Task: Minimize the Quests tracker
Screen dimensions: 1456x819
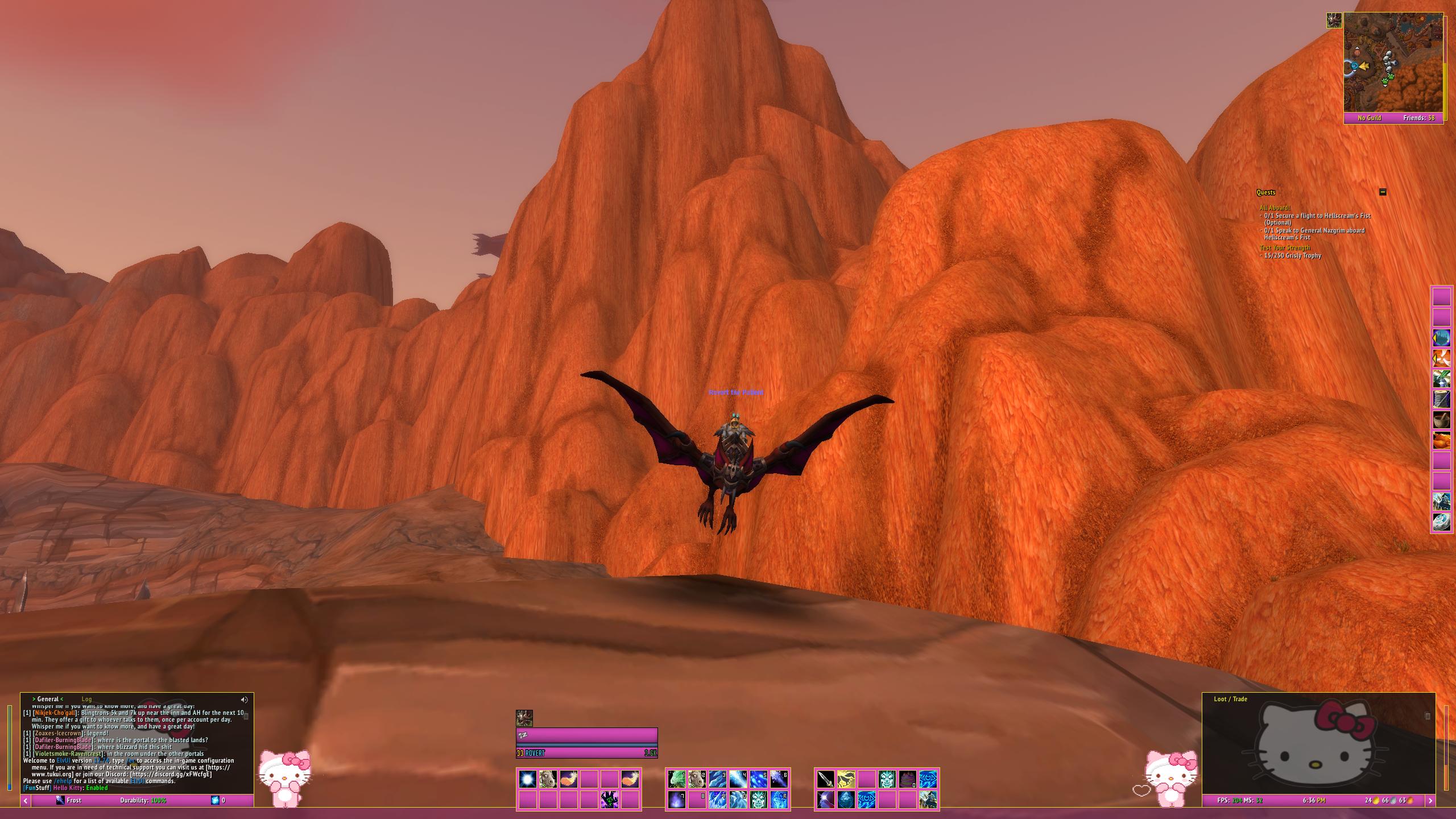Action: [1383, 192]
